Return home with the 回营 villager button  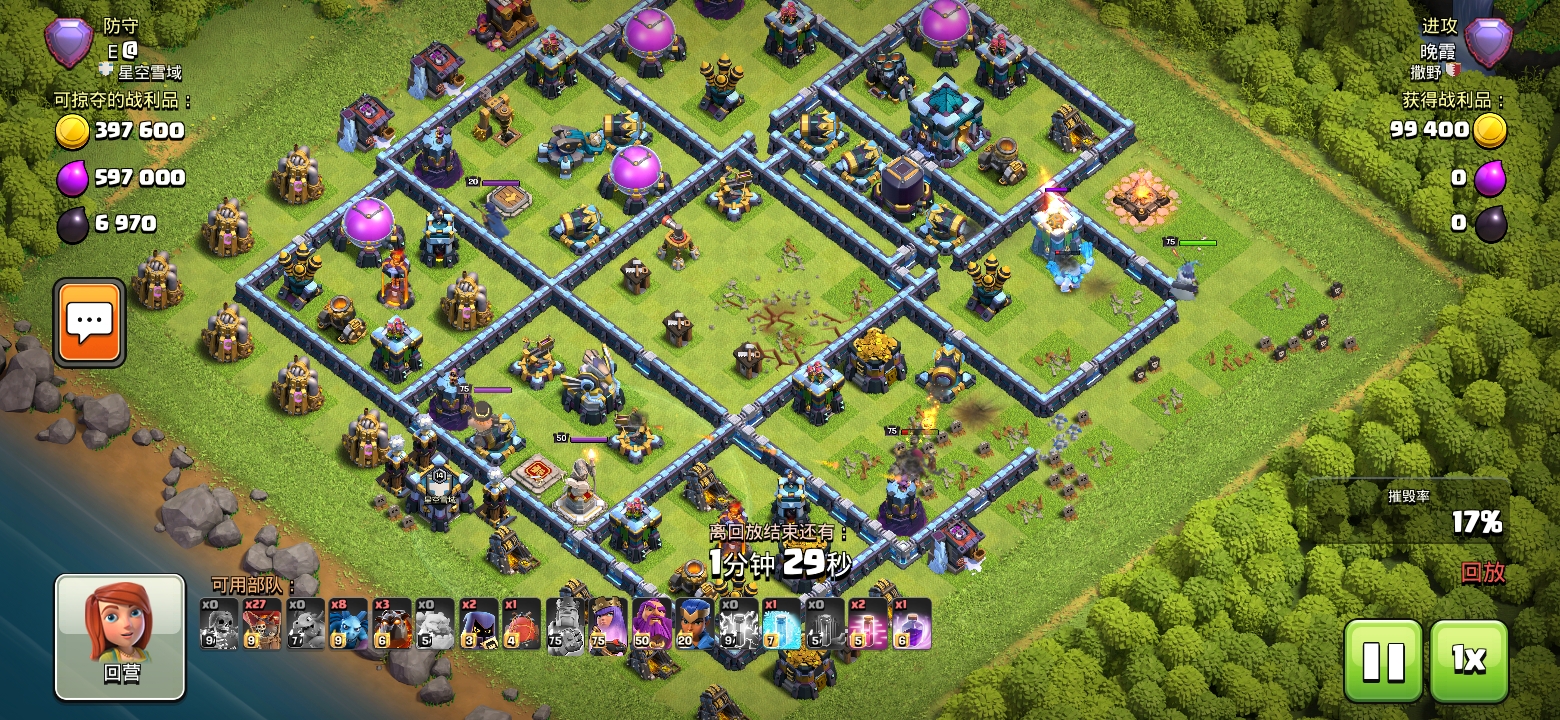click(x=120, y=636)
